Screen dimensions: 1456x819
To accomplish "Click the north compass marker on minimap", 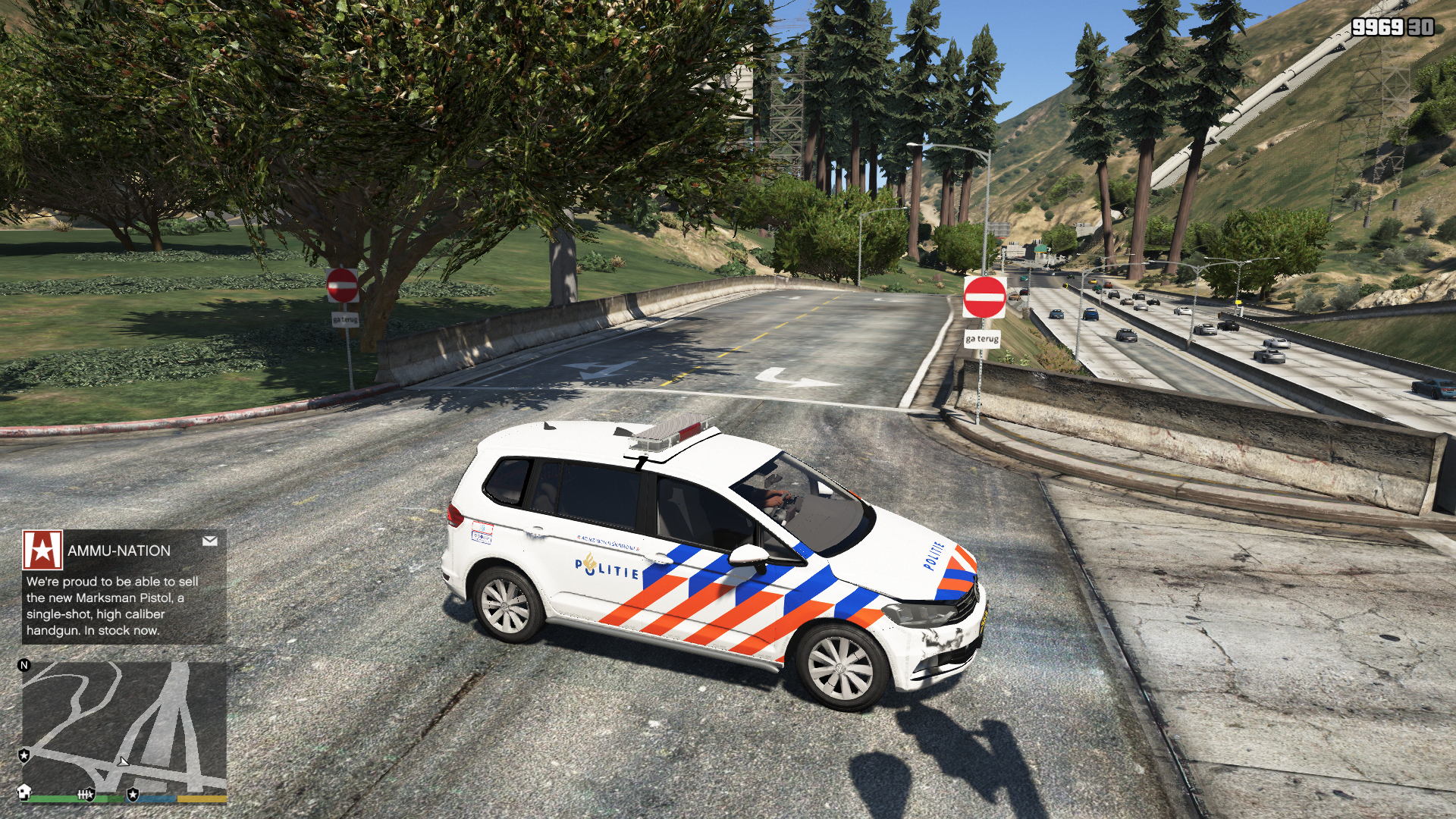I will [x=24, y=665].
